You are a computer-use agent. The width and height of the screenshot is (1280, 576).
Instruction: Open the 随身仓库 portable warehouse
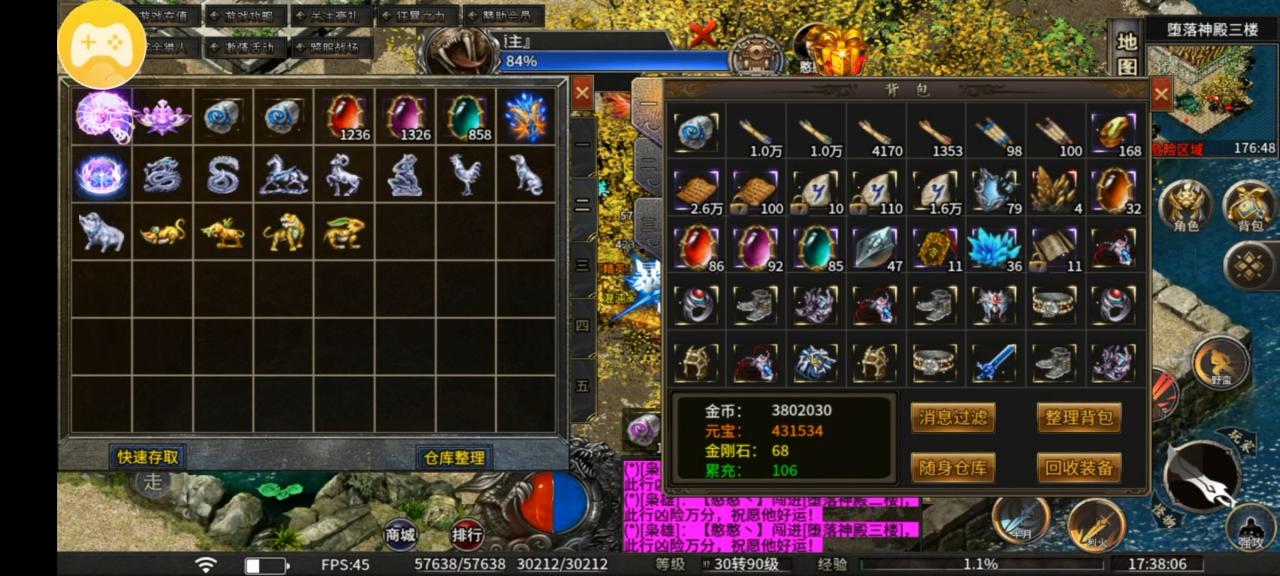click(x=952, y=467)
